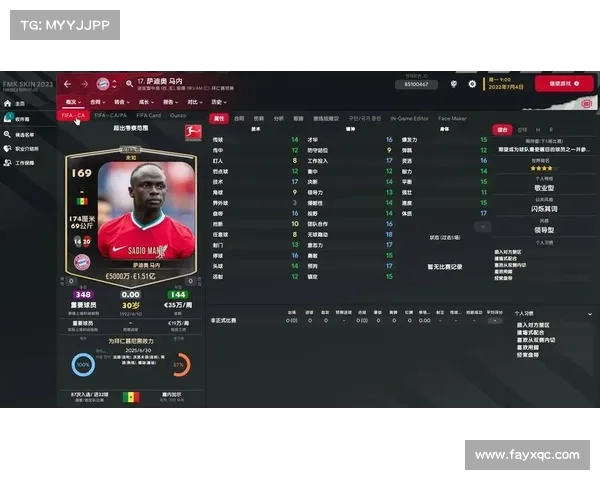The image size is (600, 480).
Task: Open the 历史 history dropdown
Action: pos(218,102)
